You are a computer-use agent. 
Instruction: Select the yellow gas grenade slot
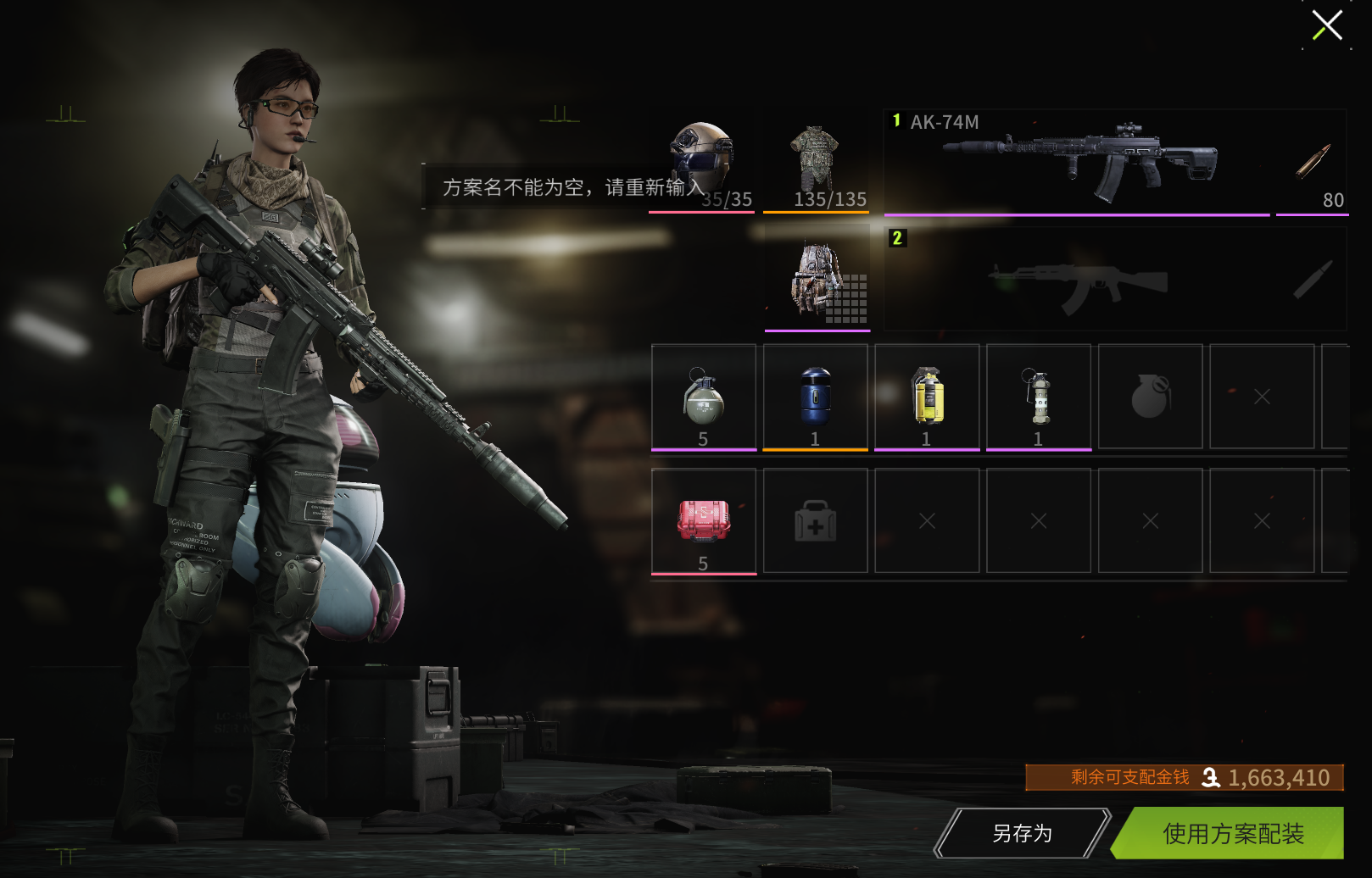point(927,397)
